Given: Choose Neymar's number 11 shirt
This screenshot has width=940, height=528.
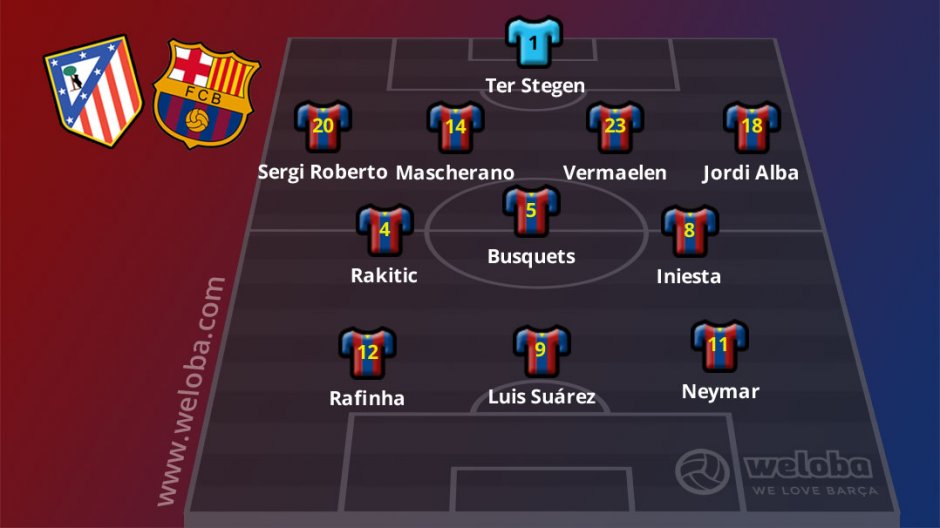Looking at the screenshot, I should [x=719, y=346].
